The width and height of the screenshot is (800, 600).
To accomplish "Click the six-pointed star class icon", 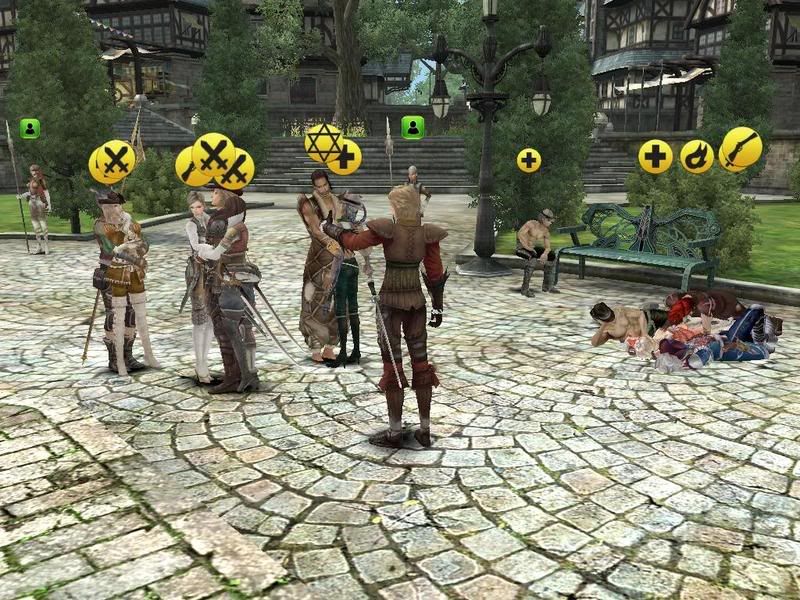I will coord(320,141).
